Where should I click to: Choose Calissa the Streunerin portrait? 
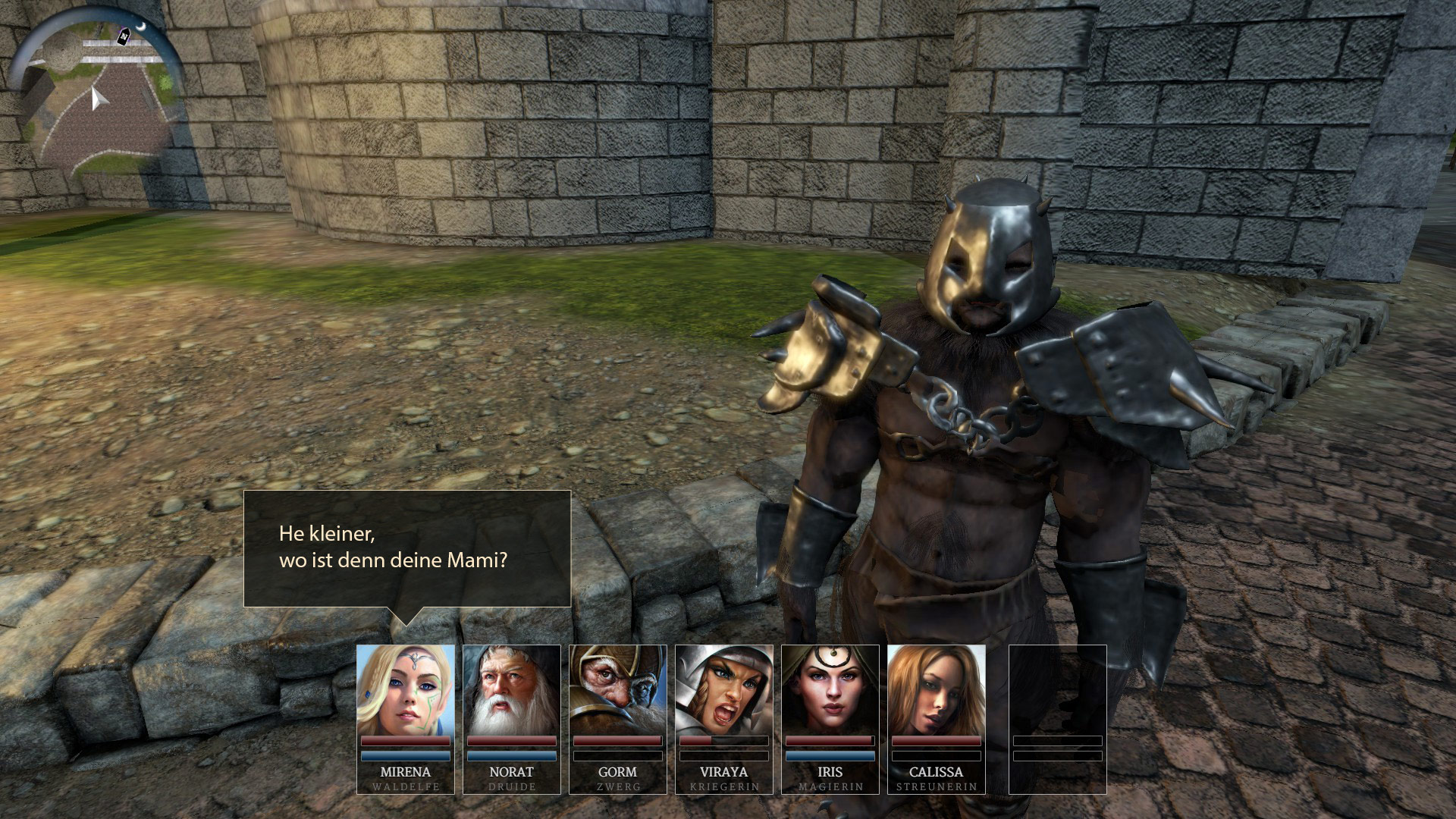click(937, 690)
